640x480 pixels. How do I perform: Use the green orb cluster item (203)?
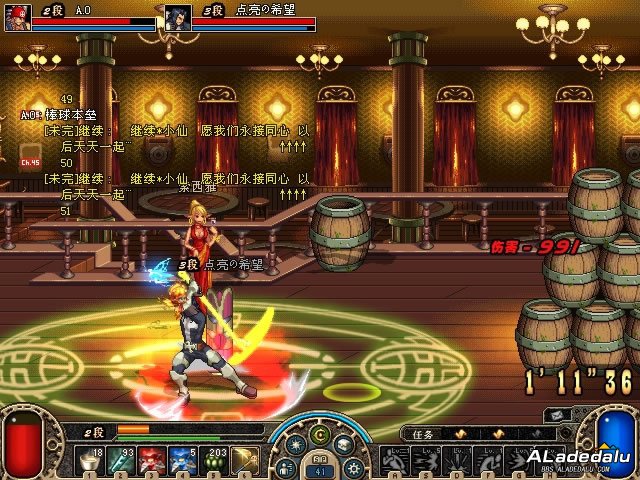(215, 460)
